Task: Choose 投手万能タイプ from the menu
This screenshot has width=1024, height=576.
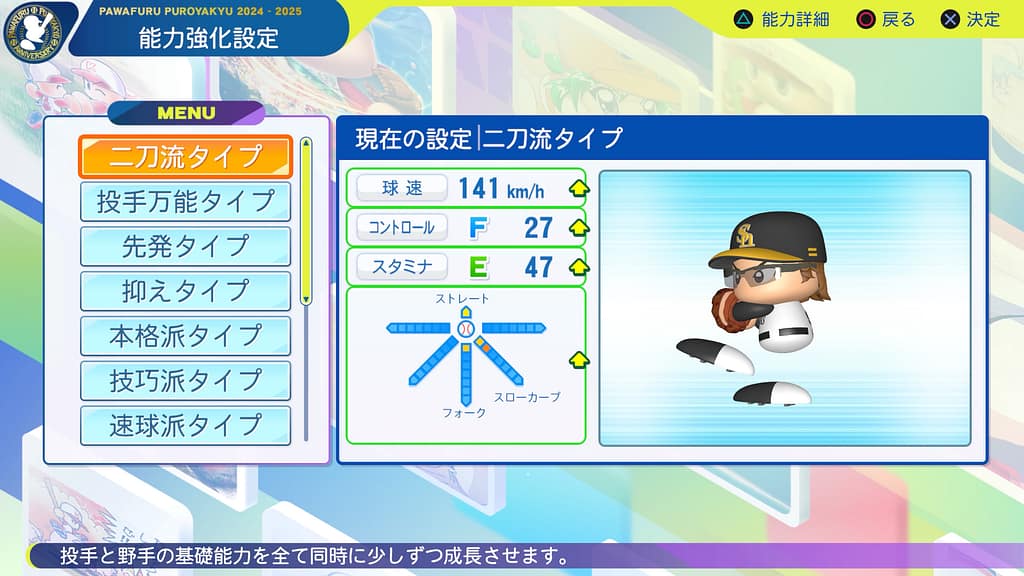Action: tap(185, 201)
